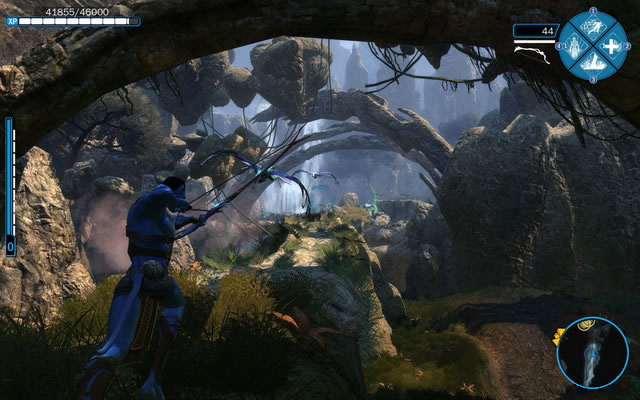The height and width of the screenshot is (400, 640).
Task: Open the circular minimap
Action: [593, 352]
